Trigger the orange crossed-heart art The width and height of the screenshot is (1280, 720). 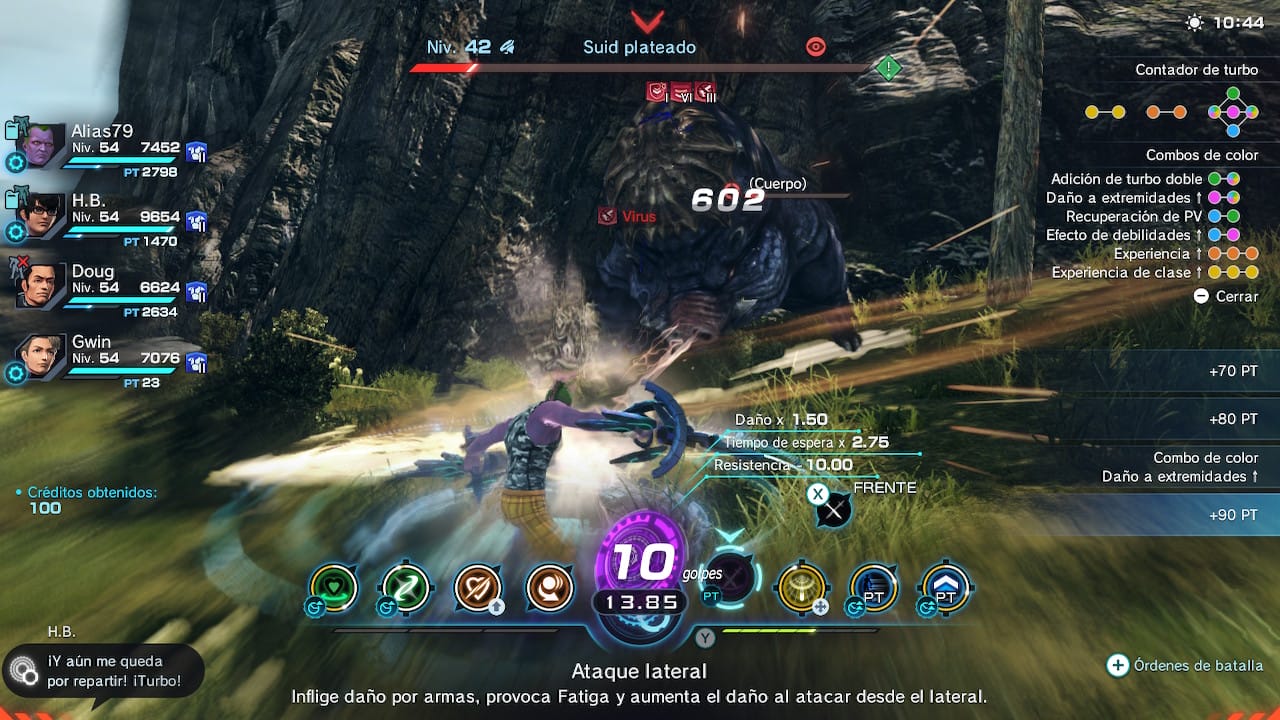478,587
